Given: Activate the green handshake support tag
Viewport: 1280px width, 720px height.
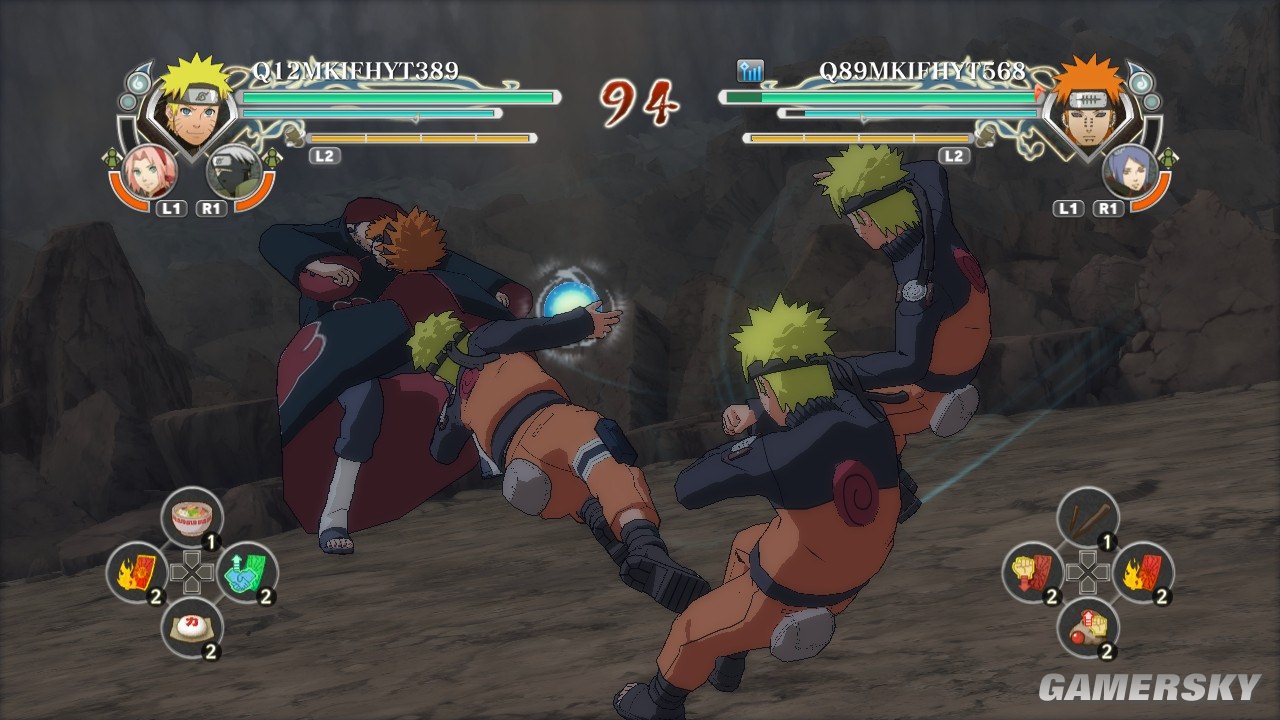Looking at the screenshot, I should (247, 572).
